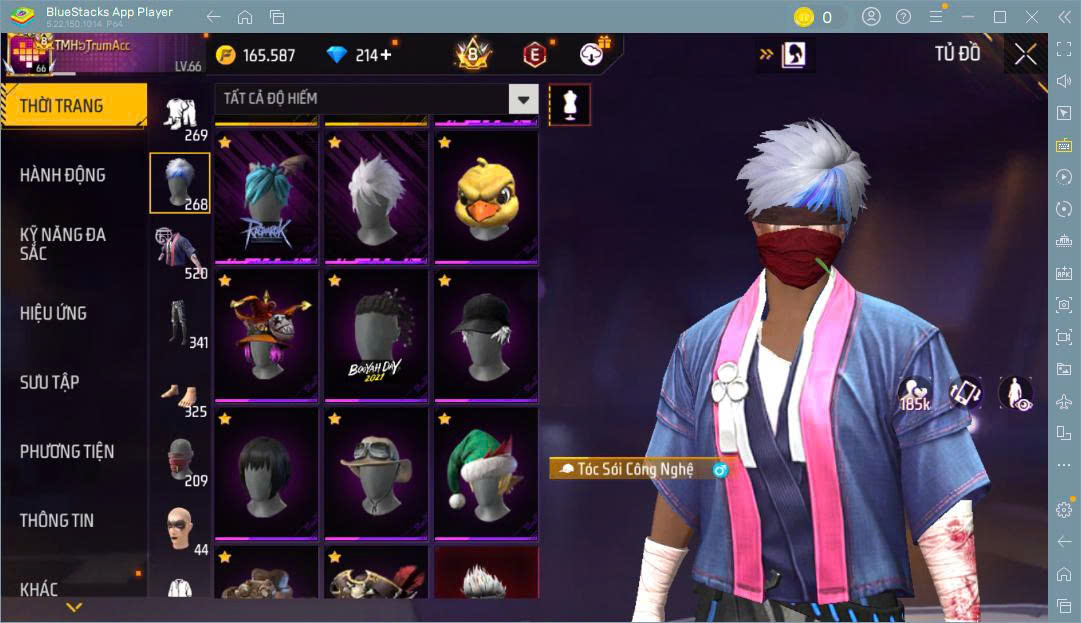
Task: Select the face mask subcategory with 209 items
Action: click(180, 460)
